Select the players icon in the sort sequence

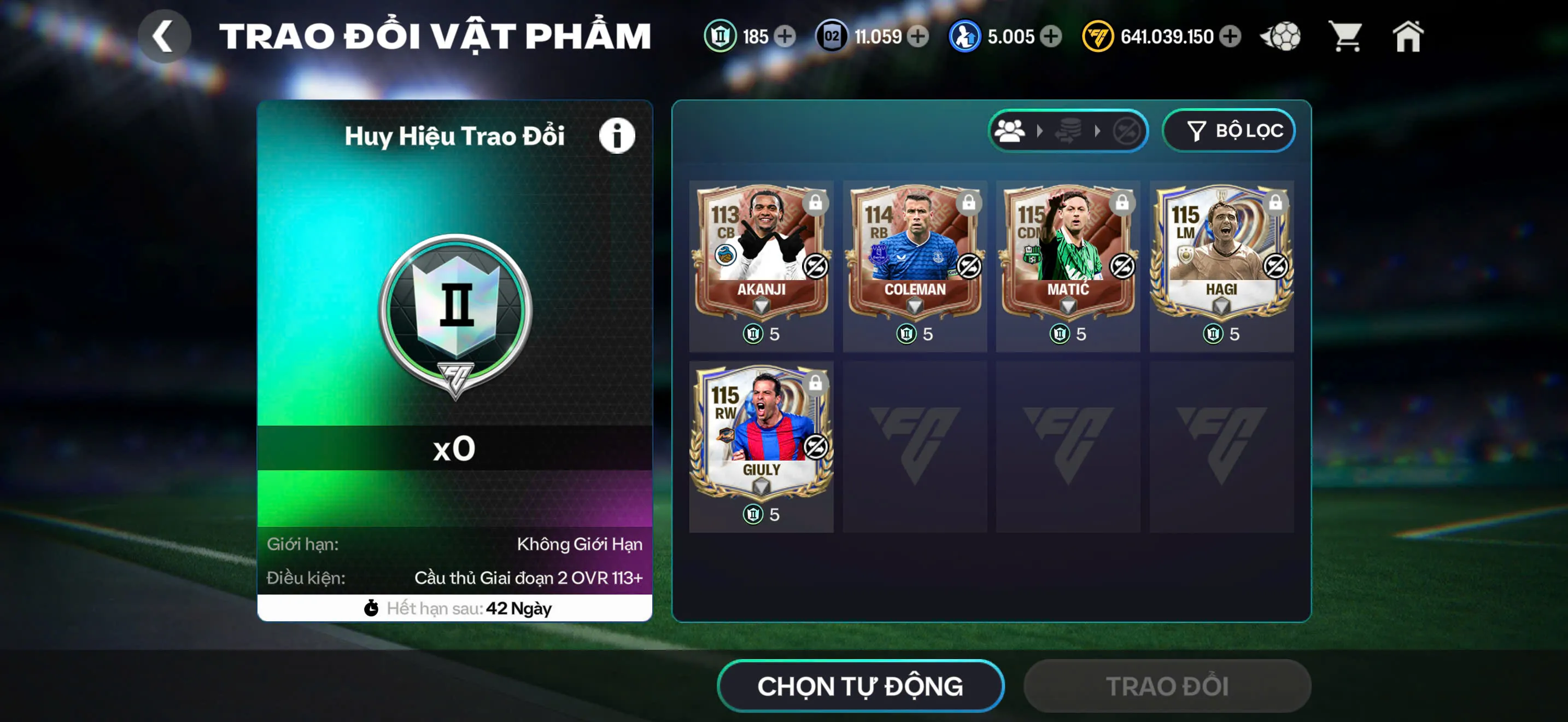[1010, 130]
